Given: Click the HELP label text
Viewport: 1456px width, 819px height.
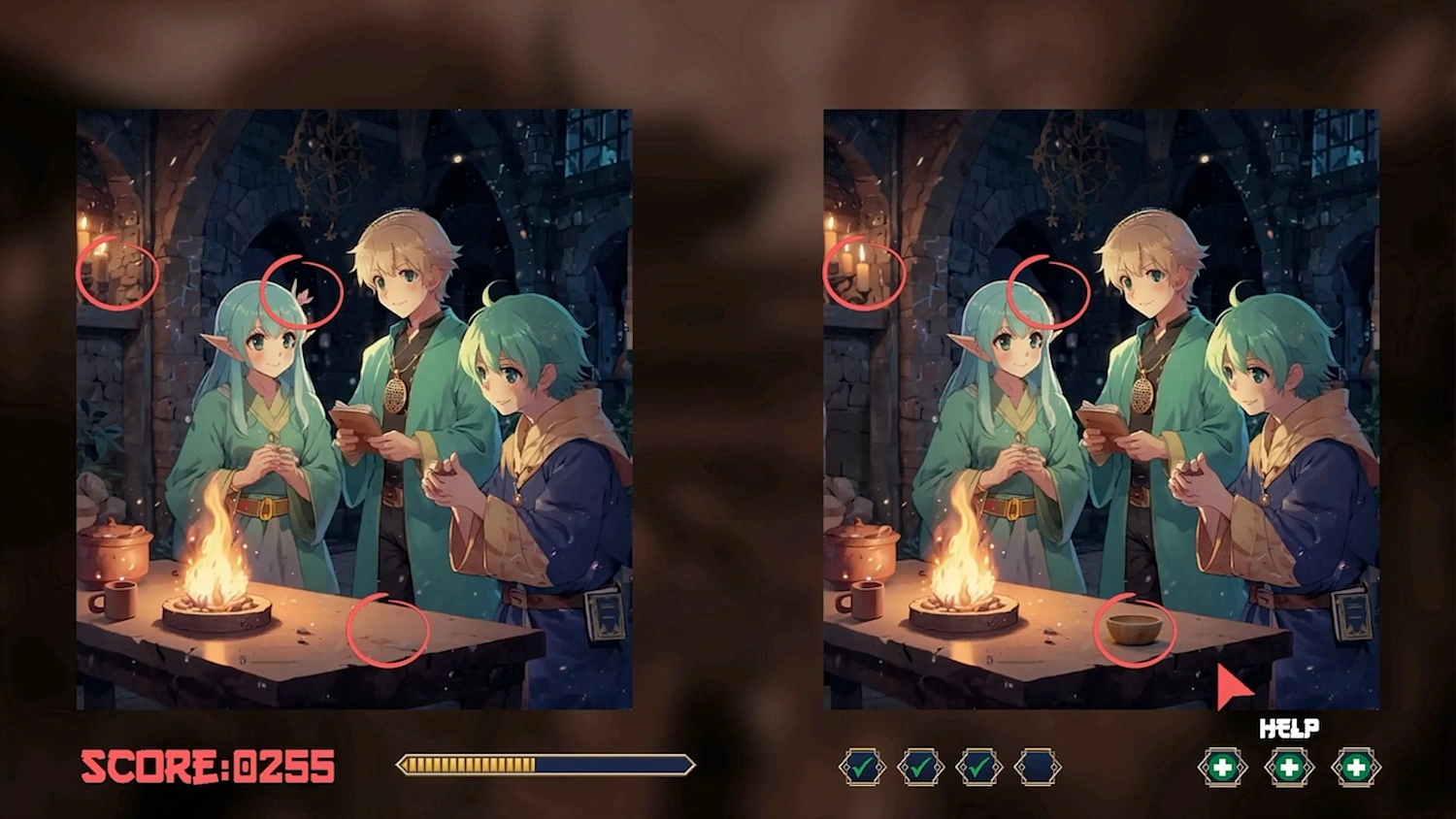Looking at the screenshot, I should (1289, 726).
